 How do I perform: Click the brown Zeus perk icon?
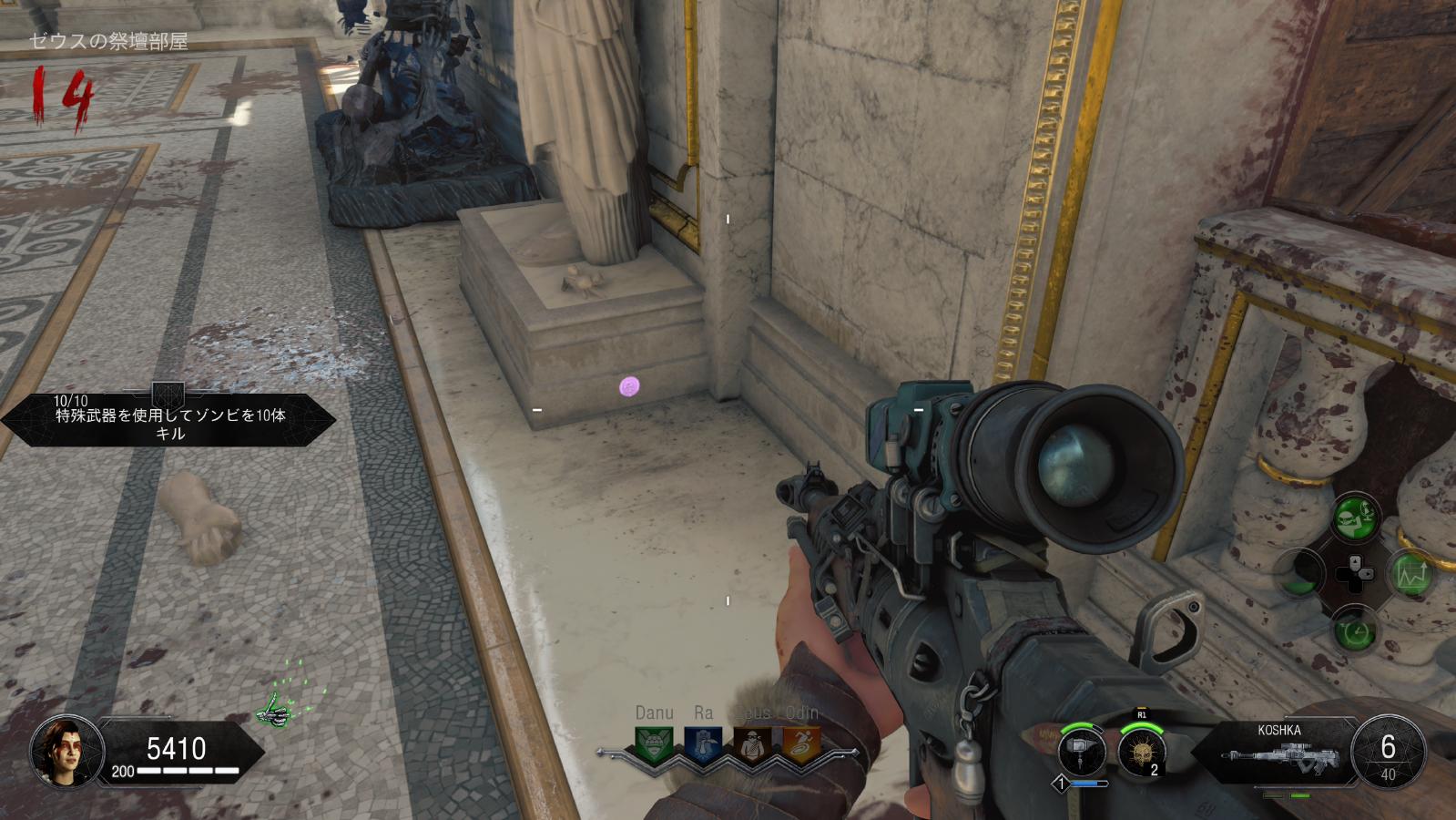[x=752, y=744]
